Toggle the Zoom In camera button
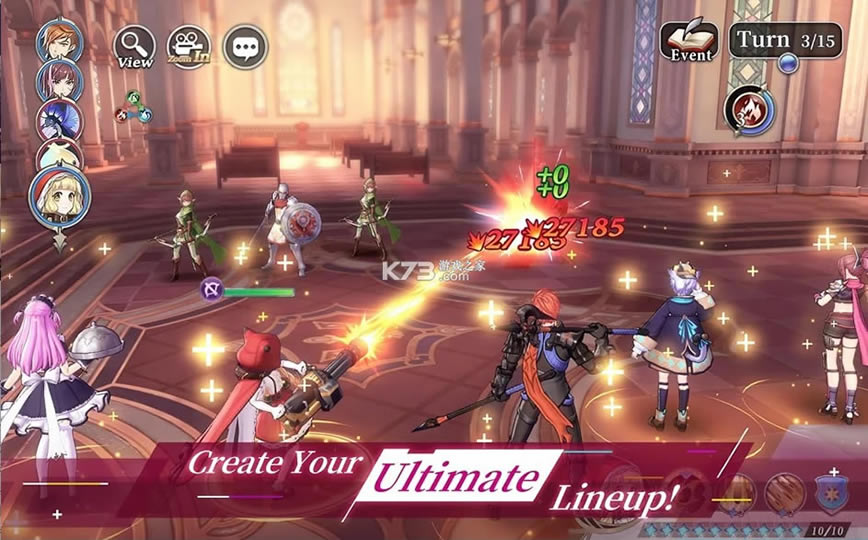This screenshot has width=868, height=540. tap(189, 46)
